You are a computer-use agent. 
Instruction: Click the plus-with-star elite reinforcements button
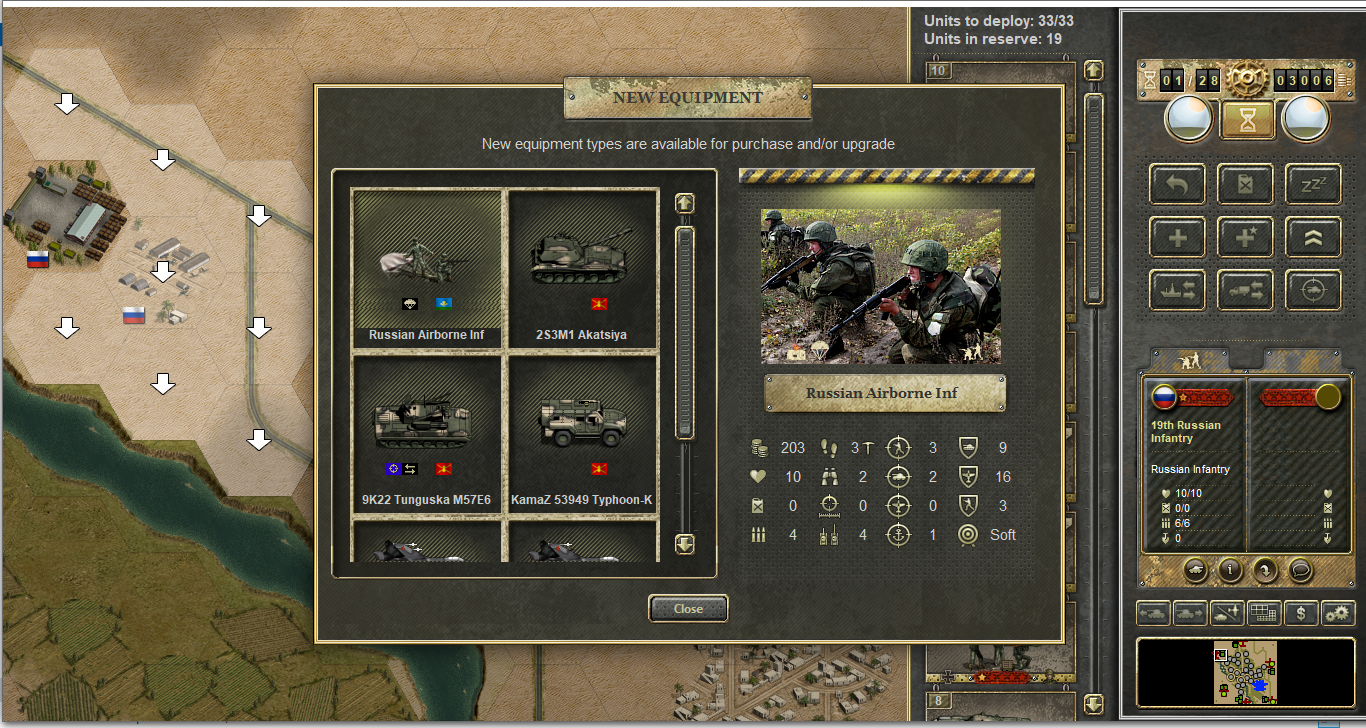pyautogui.click(x=1245, y=237)
